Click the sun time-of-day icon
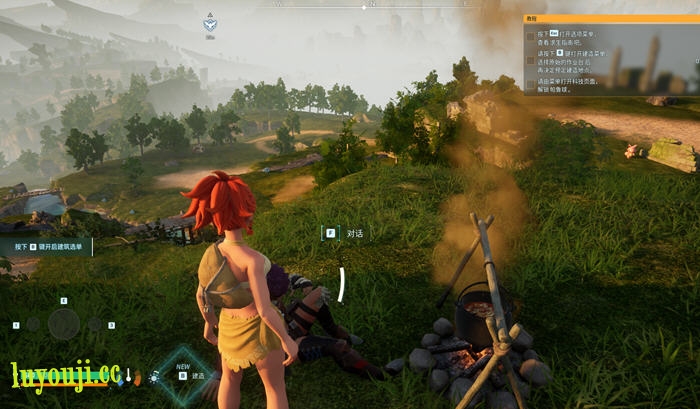The height and width of the screenshot is (409, 700). pos(152,376)
